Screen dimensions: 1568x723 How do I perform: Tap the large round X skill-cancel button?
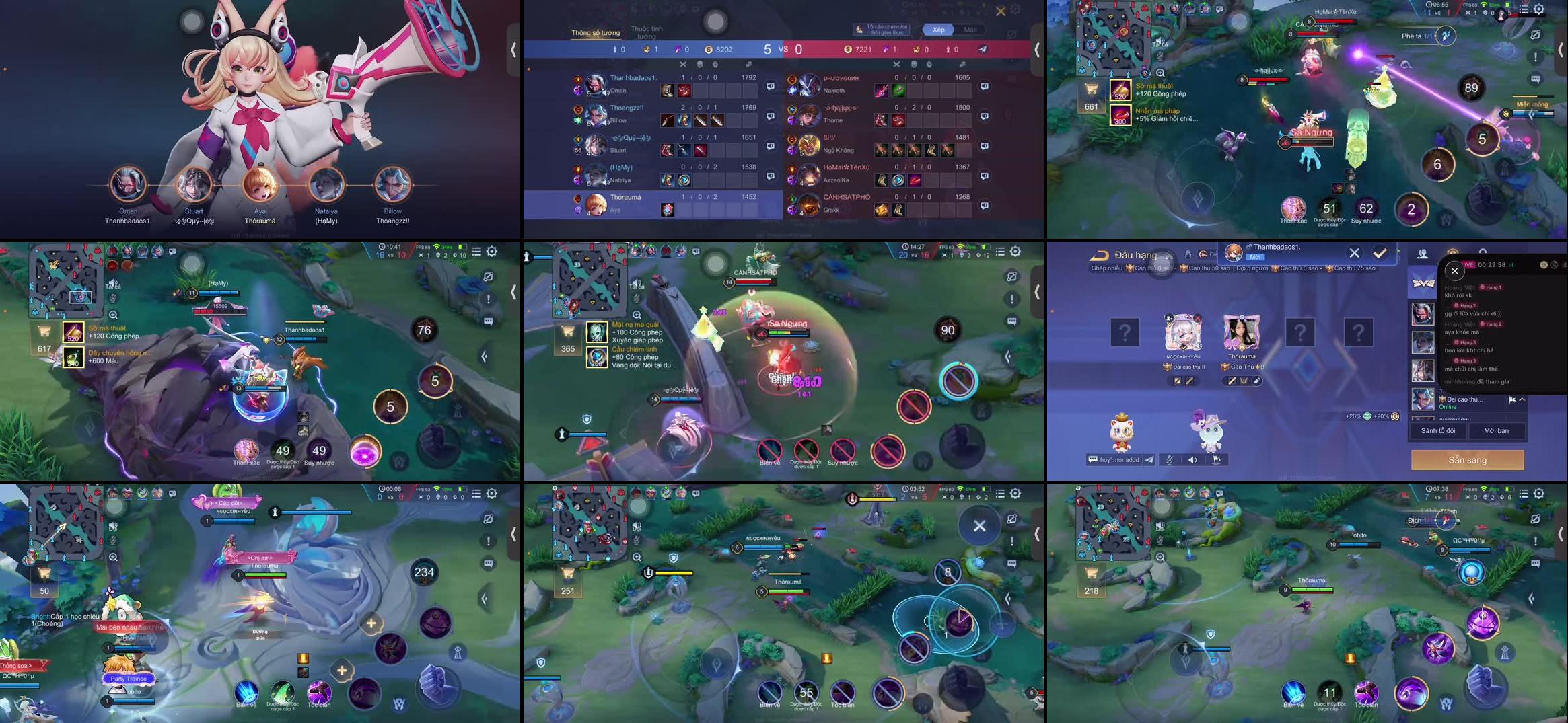point(979,526)
